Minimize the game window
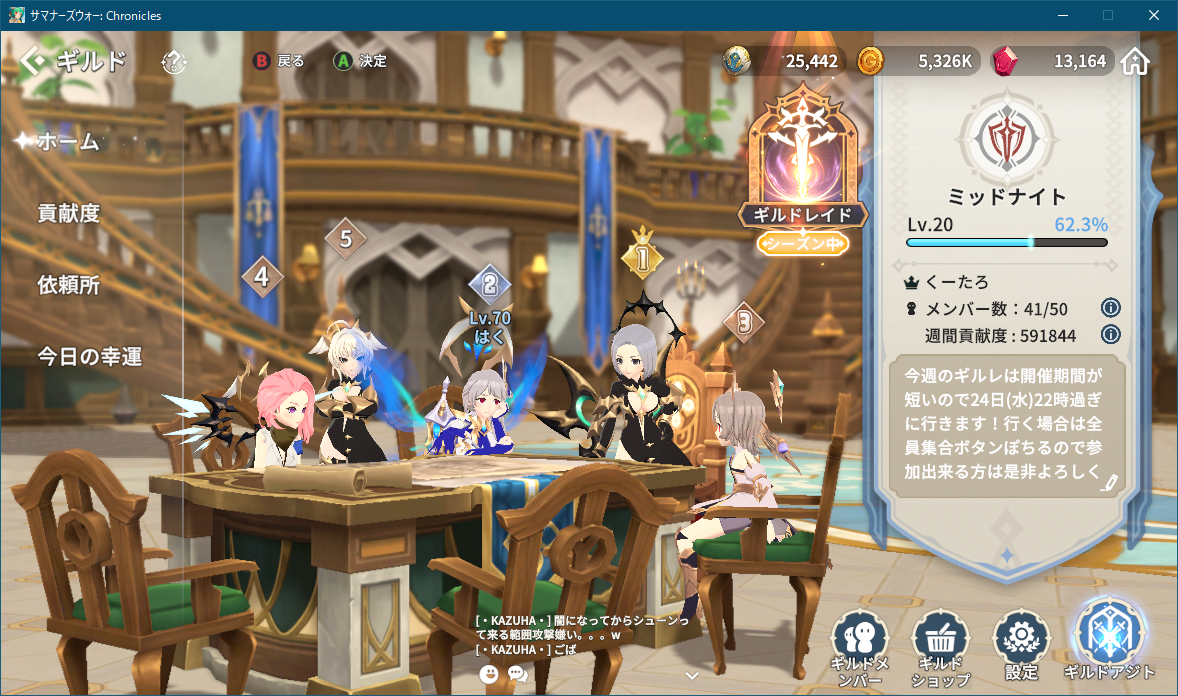The image size is (1178, 696). coord(1062,15)
